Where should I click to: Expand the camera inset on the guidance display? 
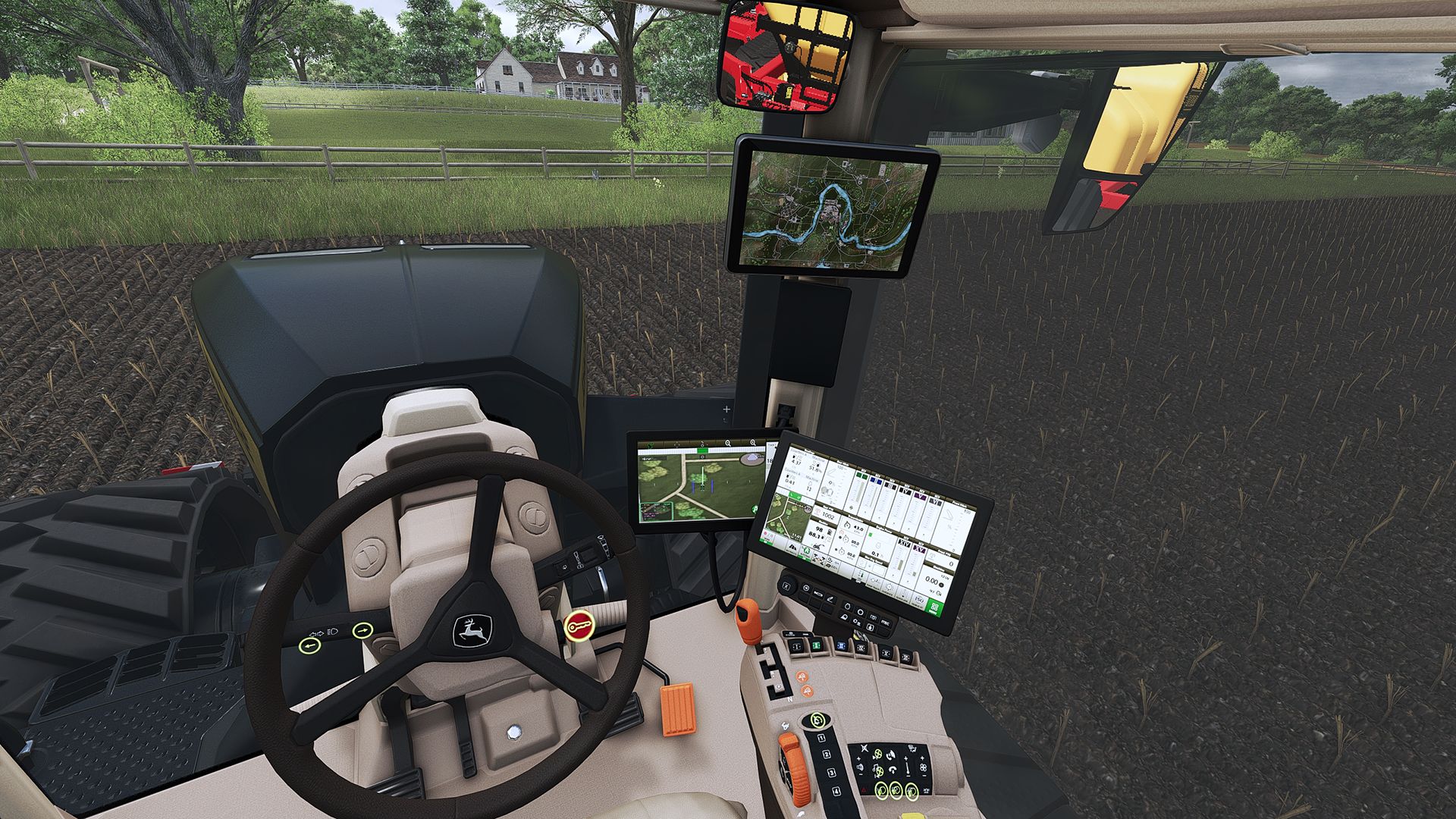pyautogui.click(x=657, y=510)
